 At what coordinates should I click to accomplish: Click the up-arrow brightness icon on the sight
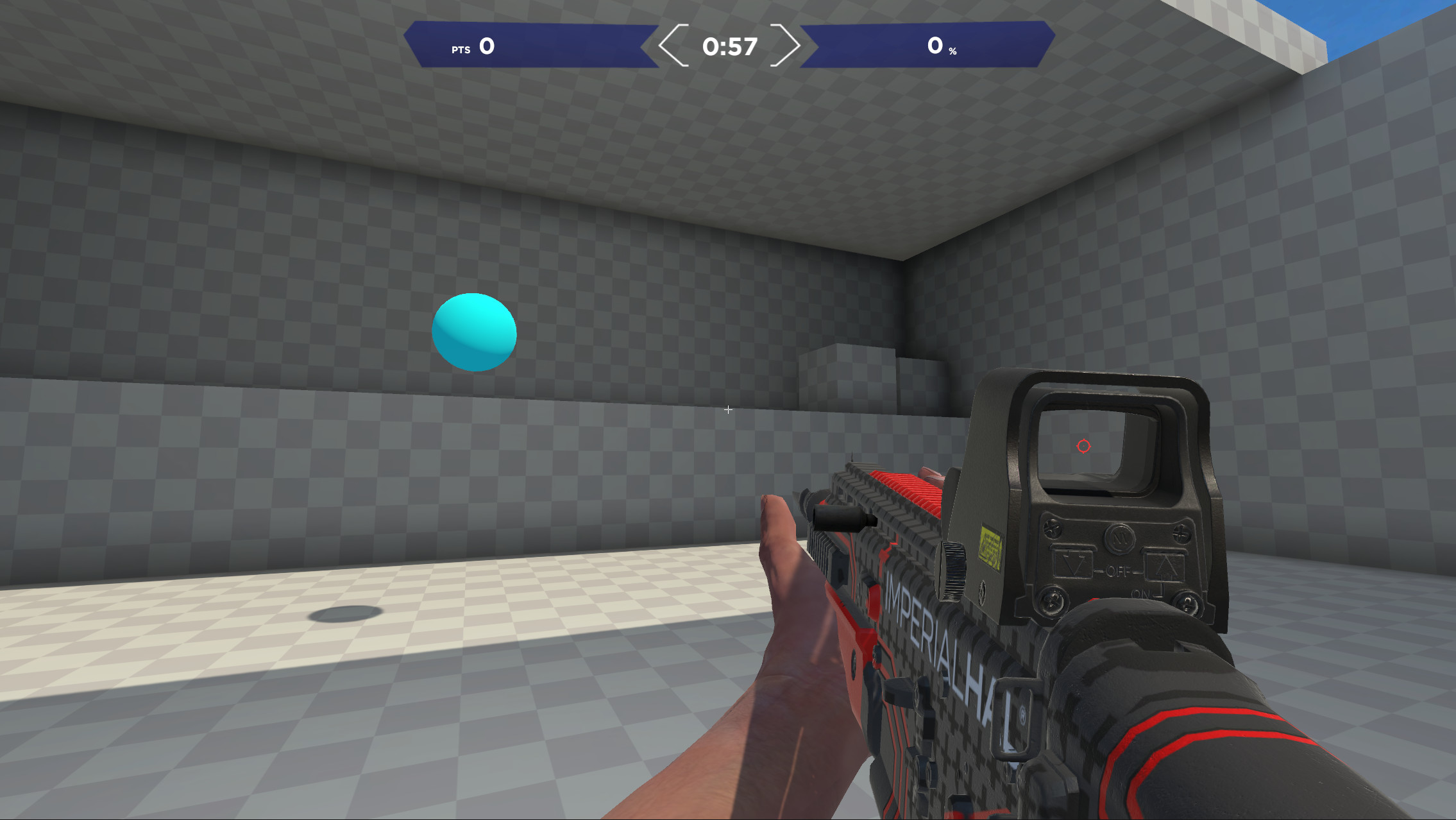pos(1163,566)
